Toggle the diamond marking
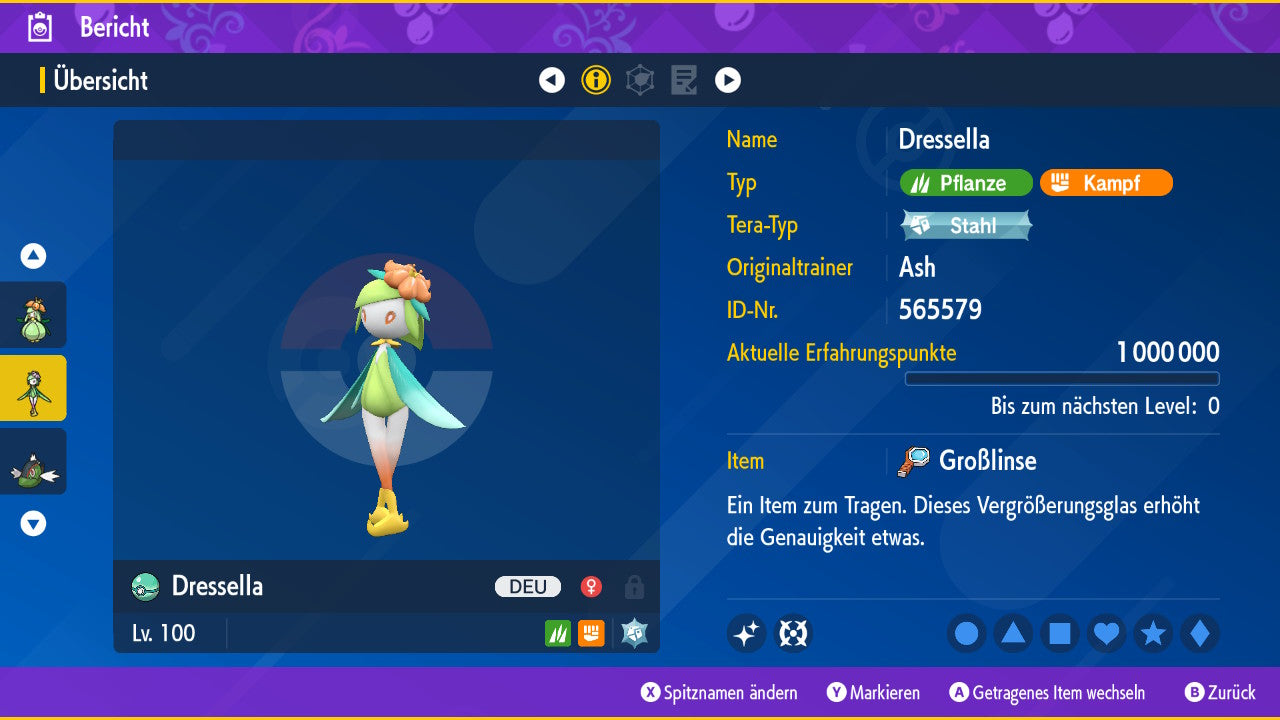Image resolution: width=1280 pixels, height=720 pixels. point(1200,633)
